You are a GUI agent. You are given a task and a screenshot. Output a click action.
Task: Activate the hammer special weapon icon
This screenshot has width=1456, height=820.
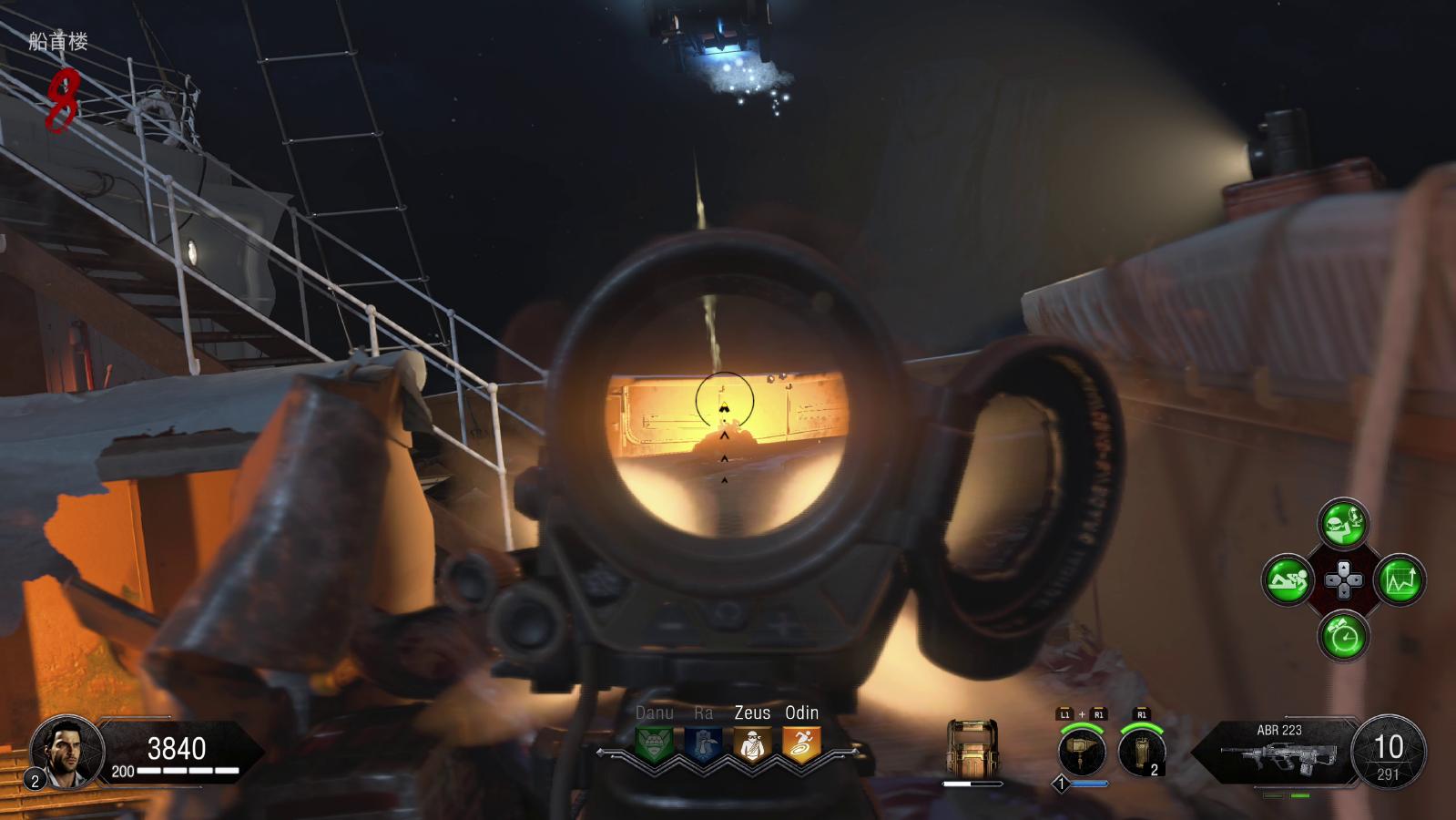(x=1082, y=752)
